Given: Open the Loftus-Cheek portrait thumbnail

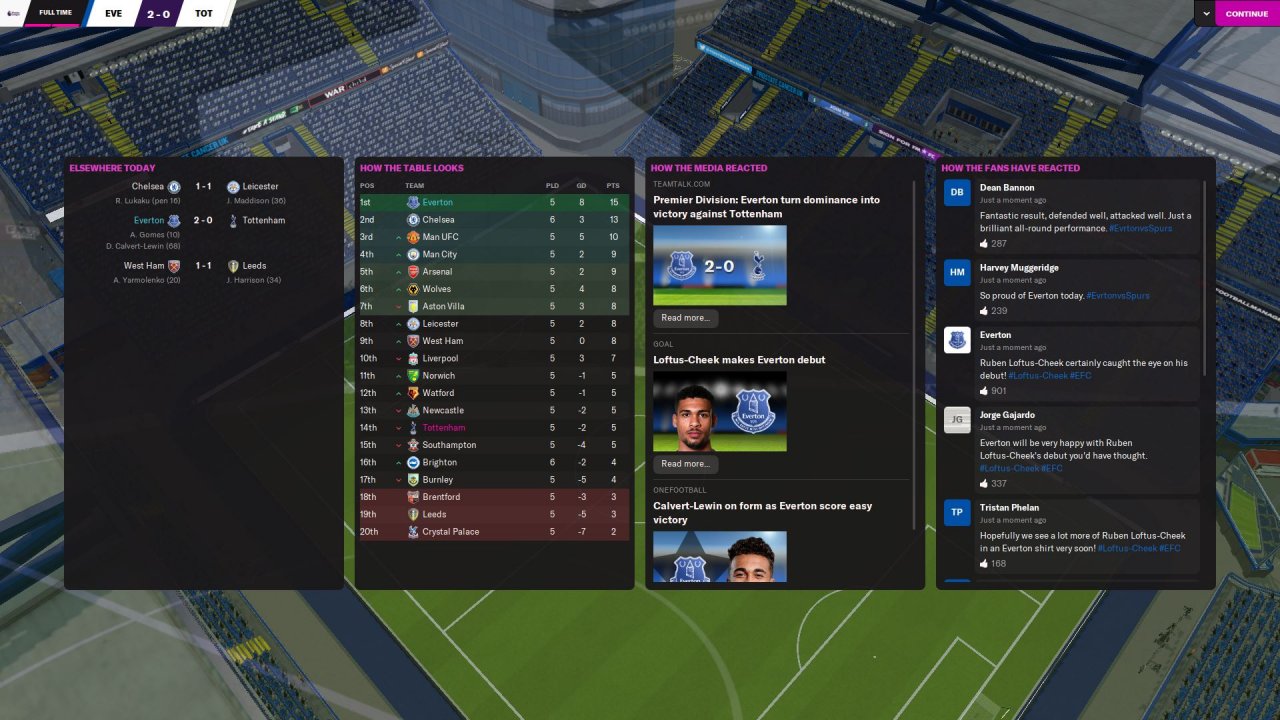Looking at the screenshot, I should [719, 411].
